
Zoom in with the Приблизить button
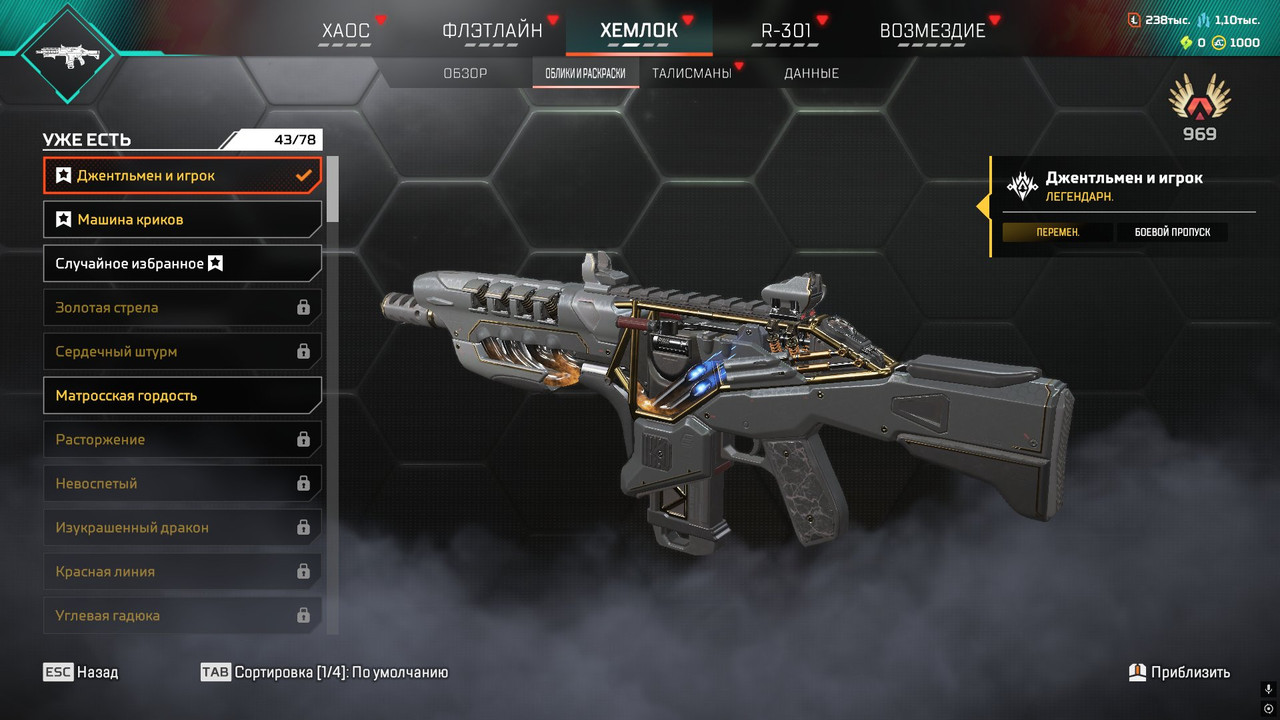coord(1179,672)
